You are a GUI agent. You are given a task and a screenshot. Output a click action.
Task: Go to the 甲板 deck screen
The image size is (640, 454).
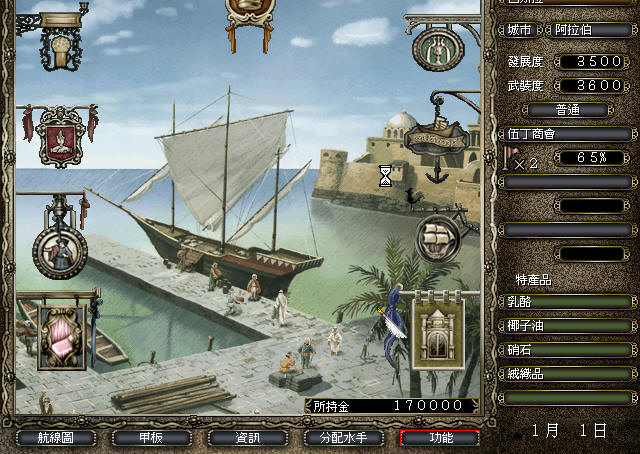tap(150, 438)
